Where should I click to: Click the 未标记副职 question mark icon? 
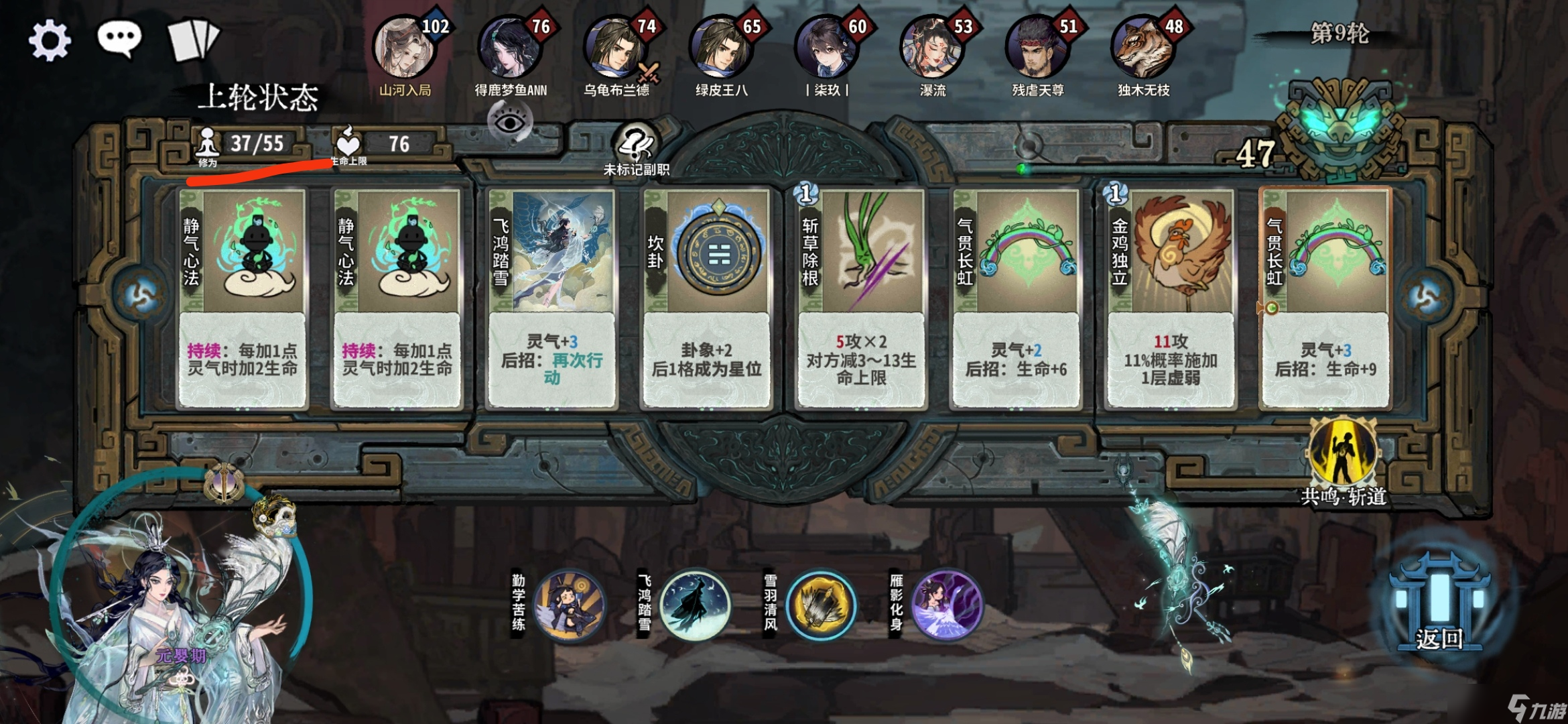point(636,144)
